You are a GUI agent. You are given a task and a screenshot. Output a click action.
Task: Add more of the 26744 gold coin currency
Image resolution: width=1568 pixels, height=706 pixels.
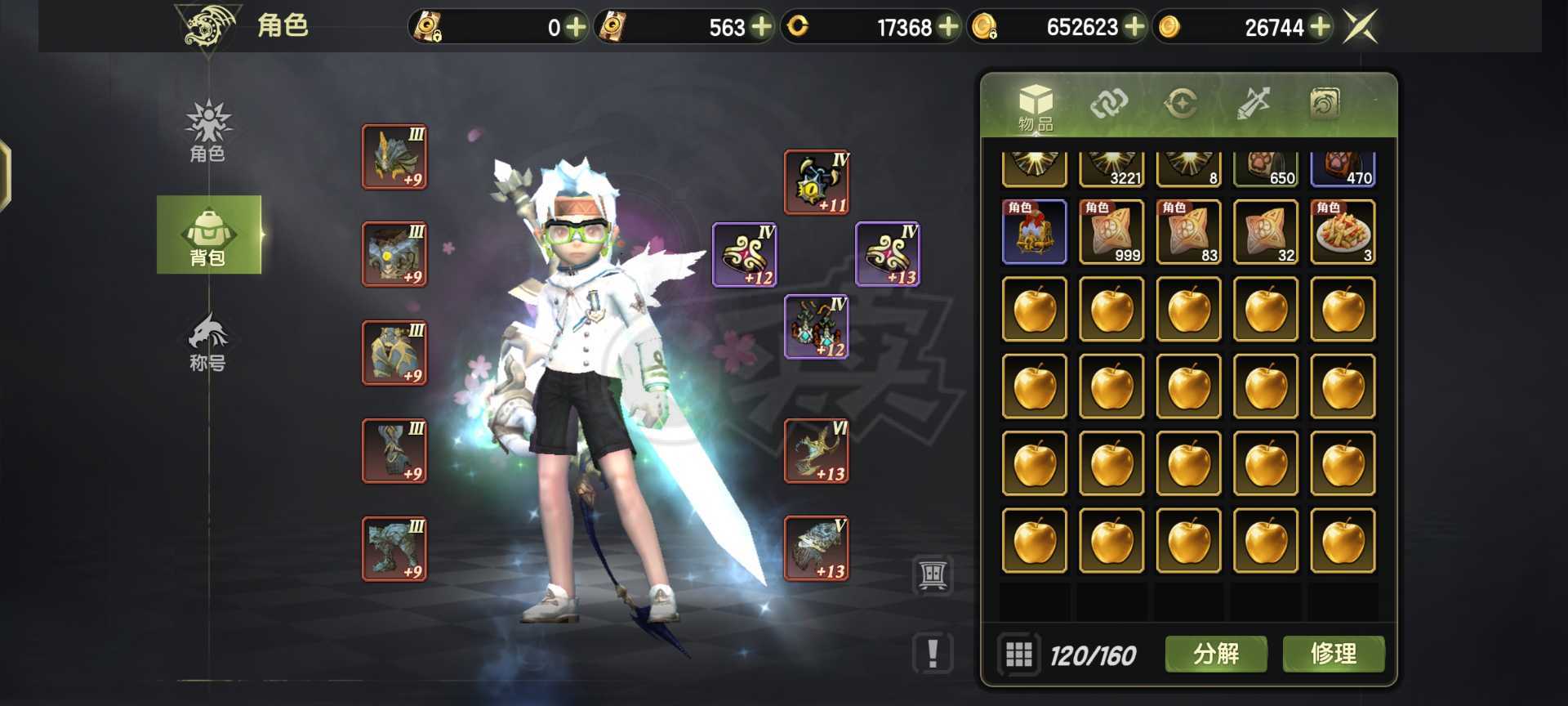point(1320,27)
